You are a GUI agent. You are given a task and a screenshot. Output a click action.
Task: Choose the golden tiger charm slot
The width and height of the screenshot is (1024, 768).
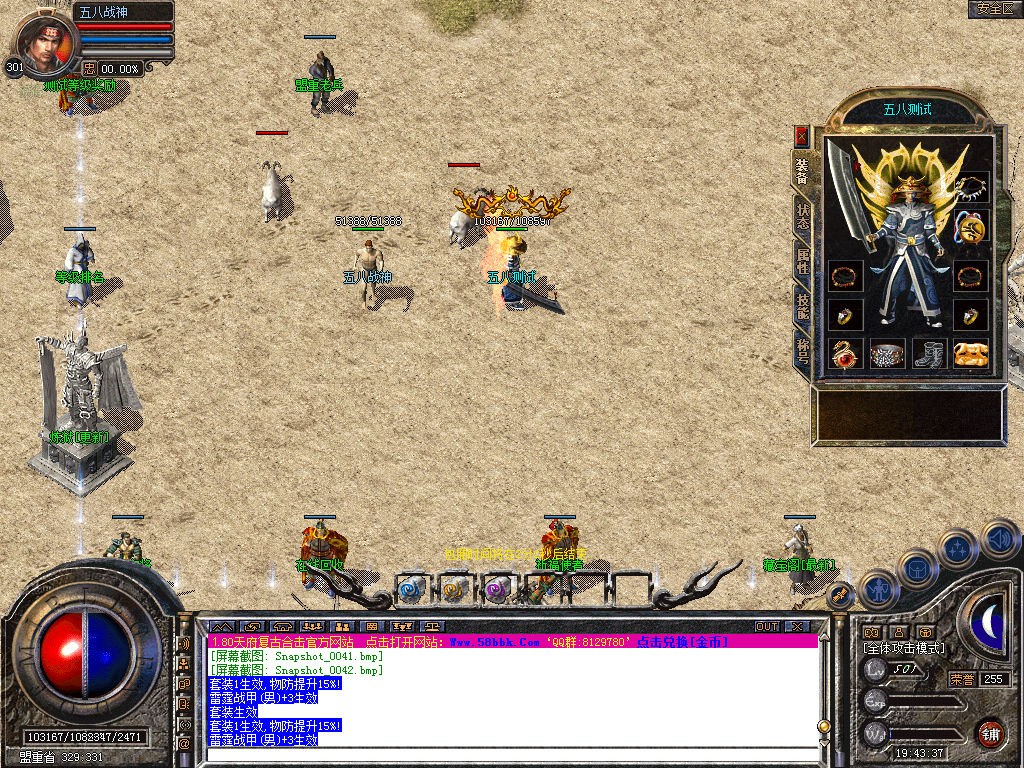click(971, 353)
